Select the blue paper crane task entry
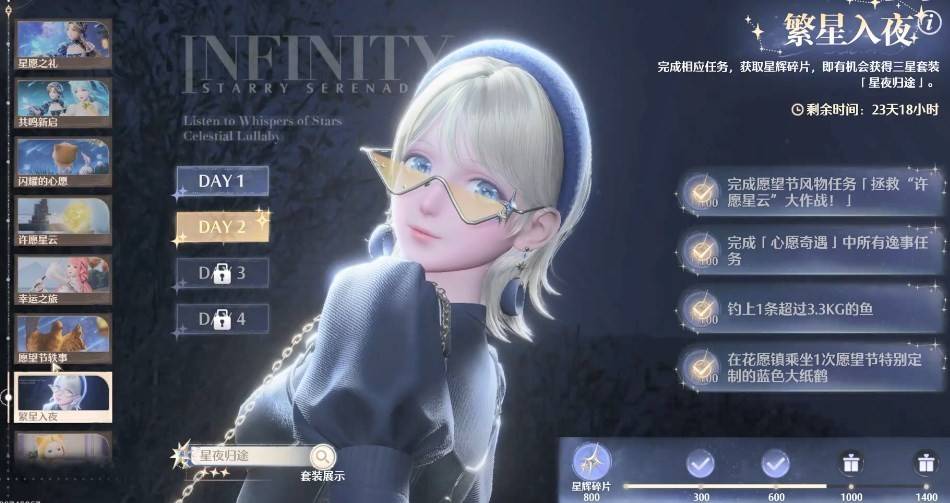 click(x=810, y=365)
